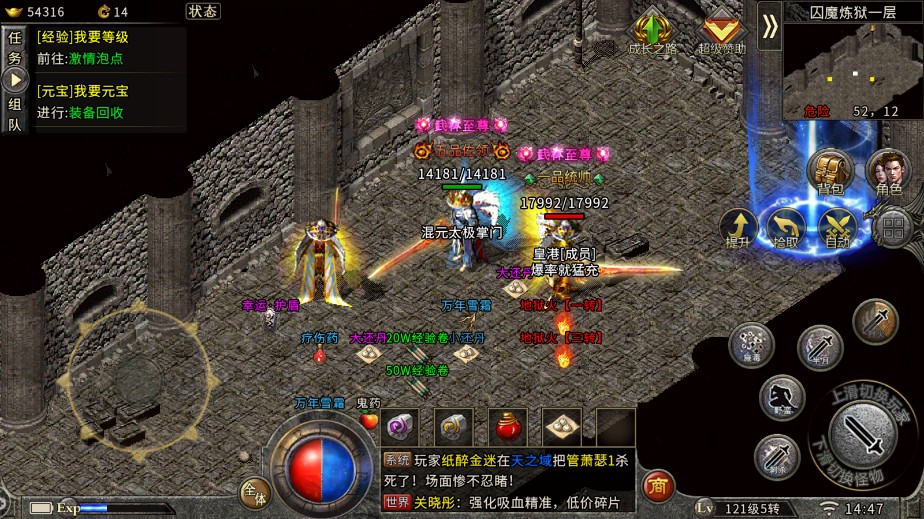
Task: Toggle 自动 auto-combat crossed swords
Action: pyautogui.click(x=837, y=228)
